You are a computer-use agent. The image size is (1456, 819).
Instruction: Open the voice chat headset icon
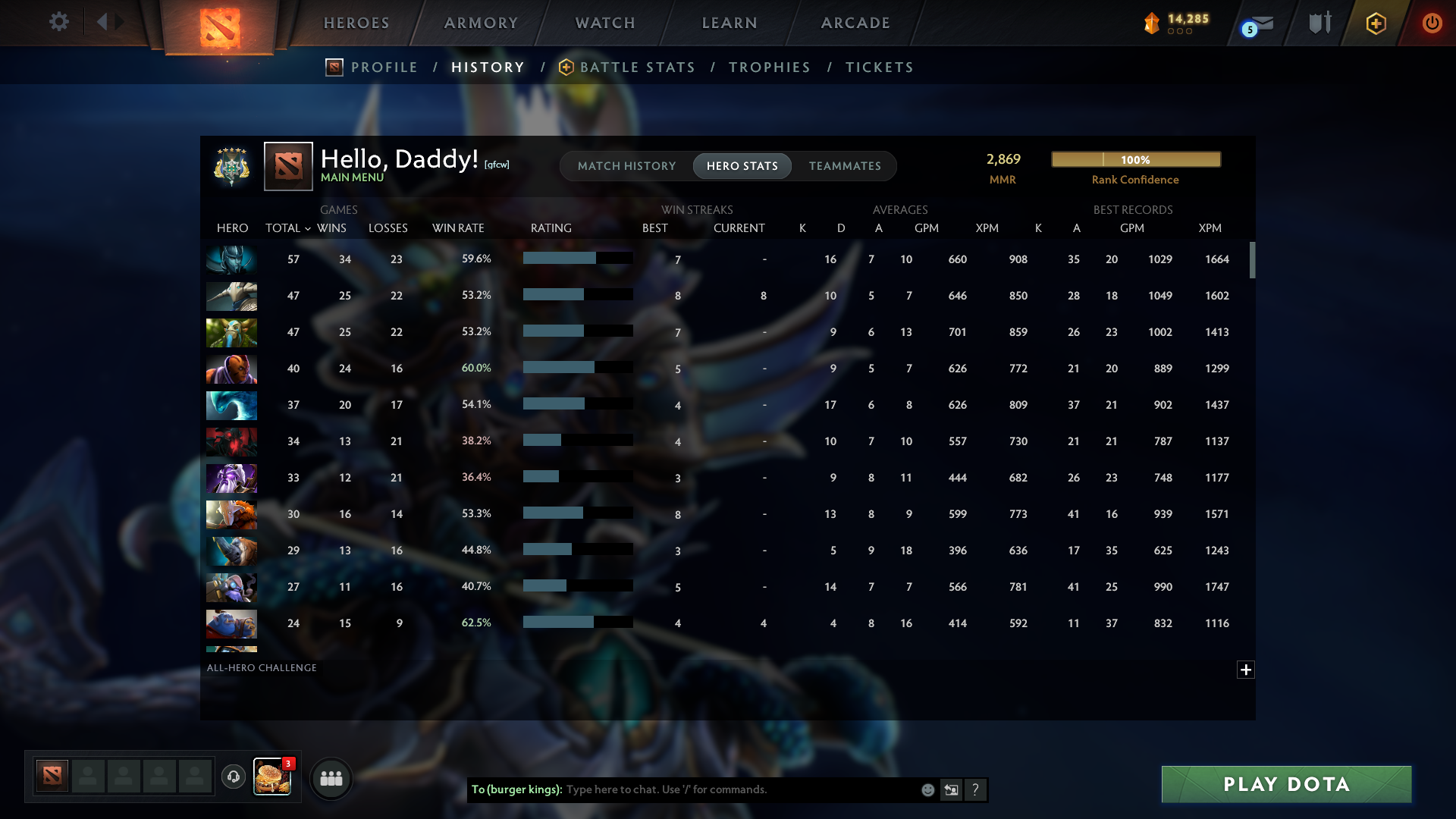(x=234, y=777)
